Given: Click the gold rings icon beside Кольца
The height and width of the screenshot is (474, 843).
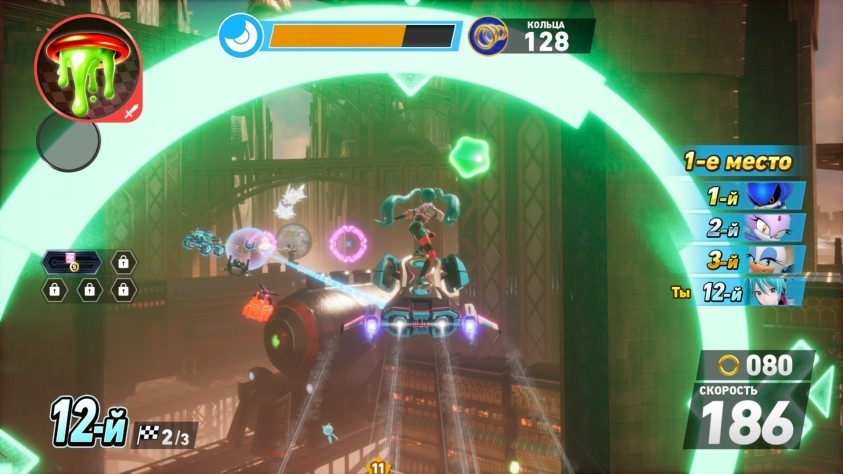Looking at the screenshot, I should coord(487,35).
